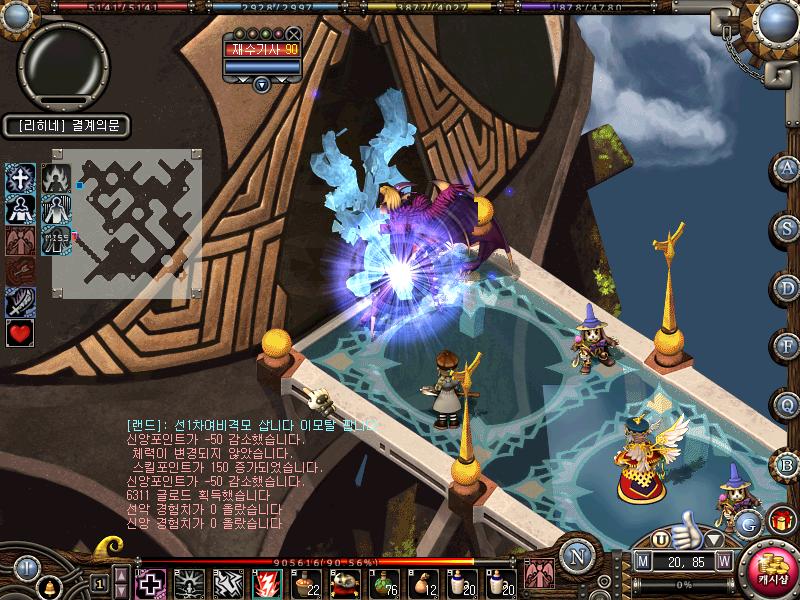Screen dimensions: 800x600
Task: Click the round Q menu button
Action: point(788,404)
